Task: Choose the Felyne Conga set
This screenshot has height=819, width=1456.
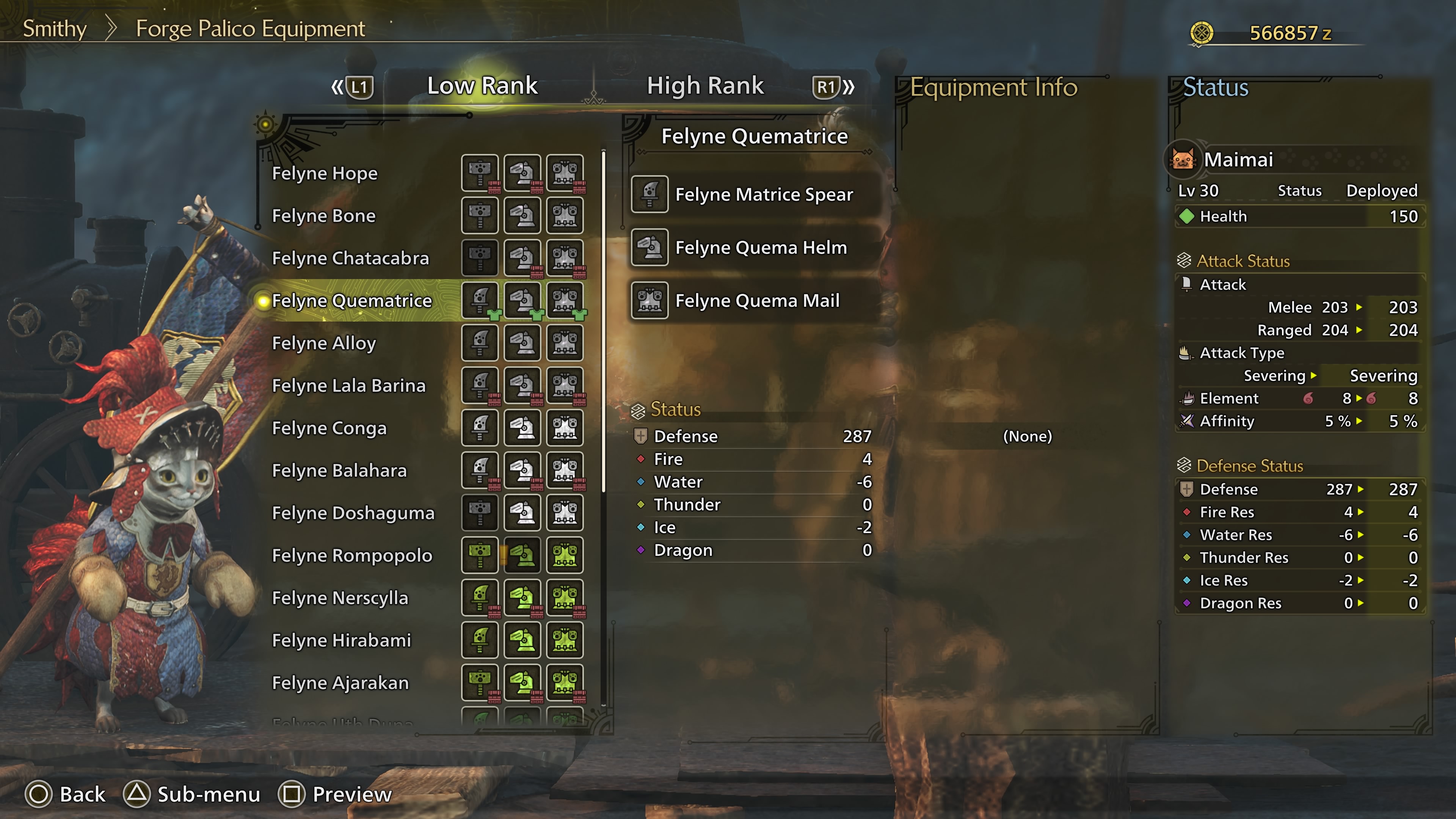Action: pos(329,428)
